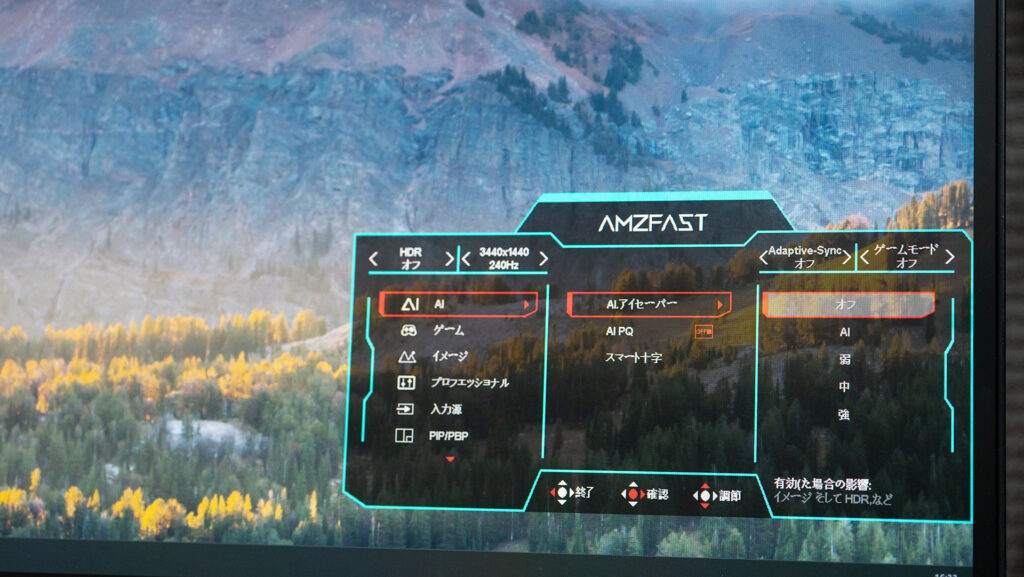Click the right arrow beside ゲームモード
Screen dimensions: 1024x577
949,257
